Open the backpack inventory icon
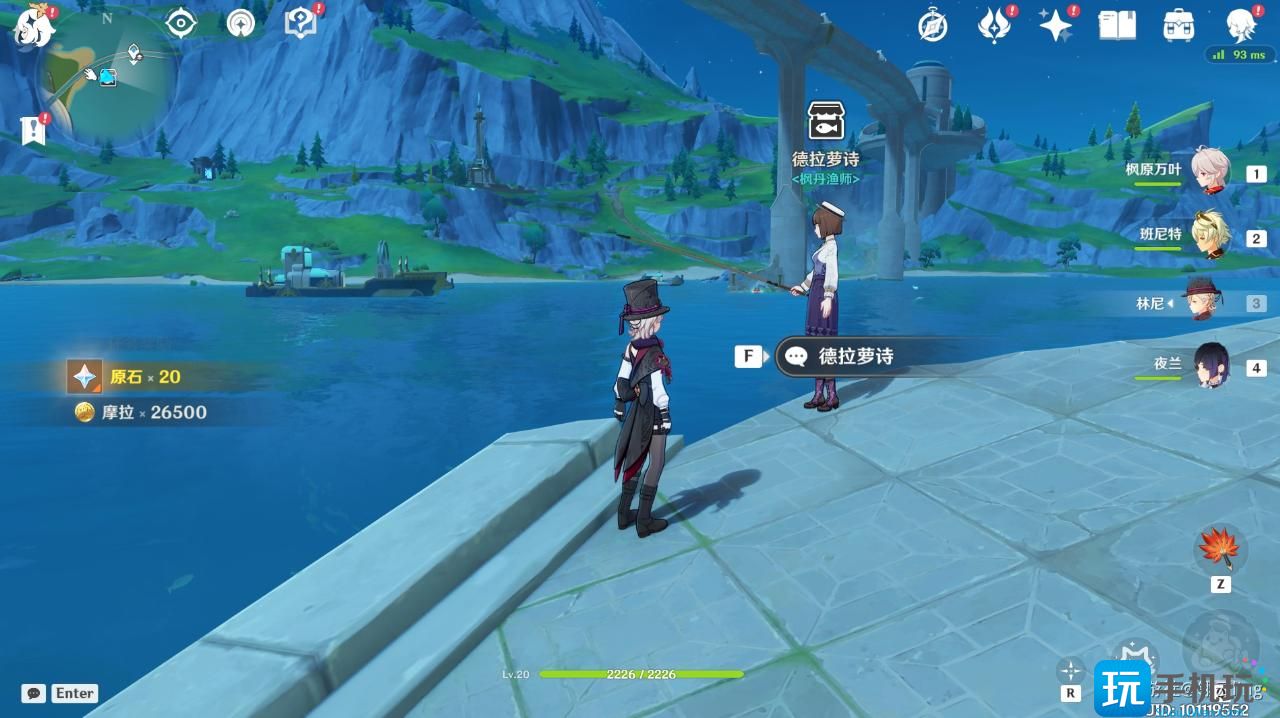 coord(1179,26)
